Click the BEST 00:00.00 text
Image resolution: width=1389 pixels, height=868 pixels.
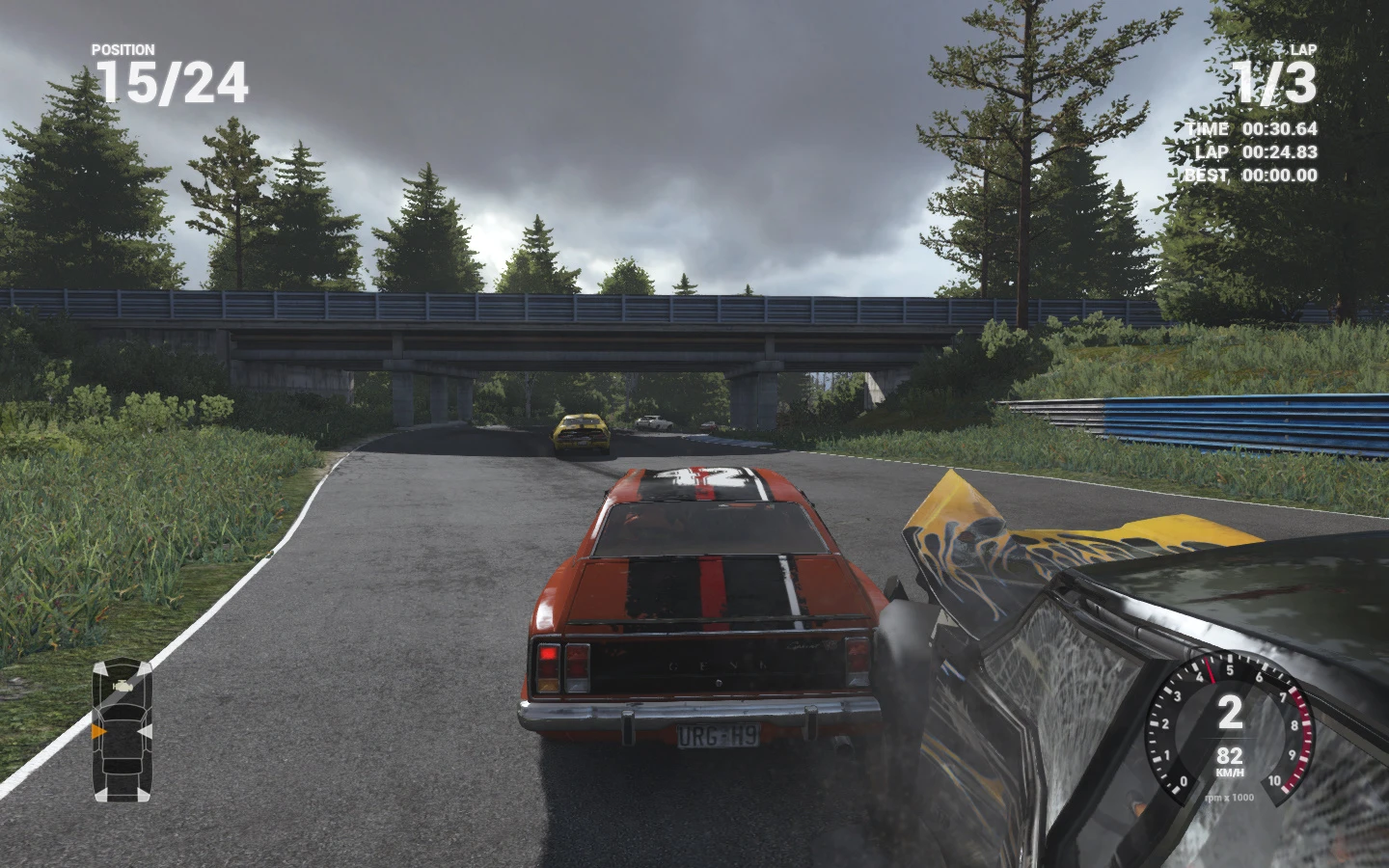[x=1251, y=176]
